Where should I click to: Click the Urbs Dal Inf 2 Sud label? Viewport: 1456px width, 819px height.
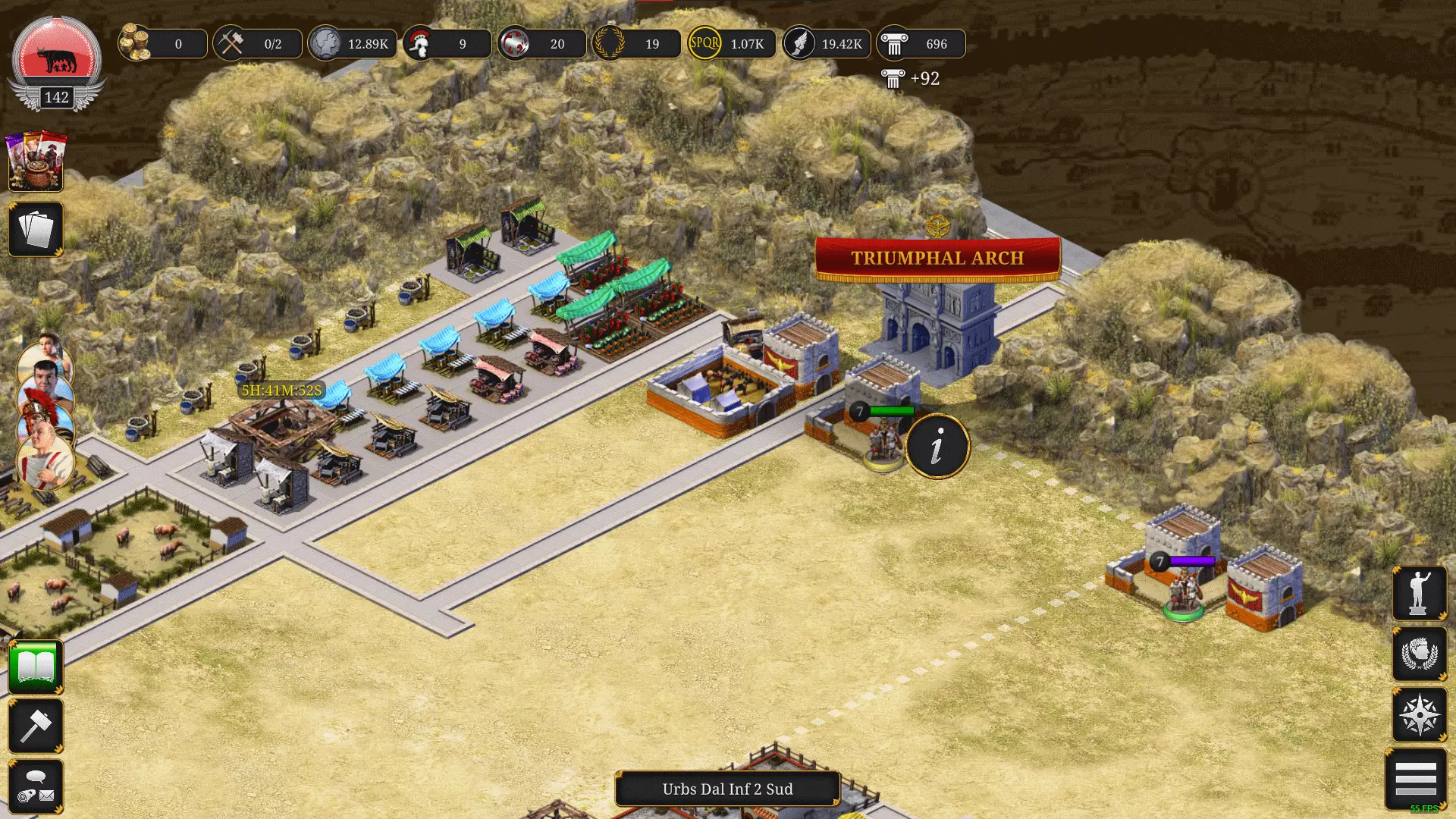(x=727, y=789)
